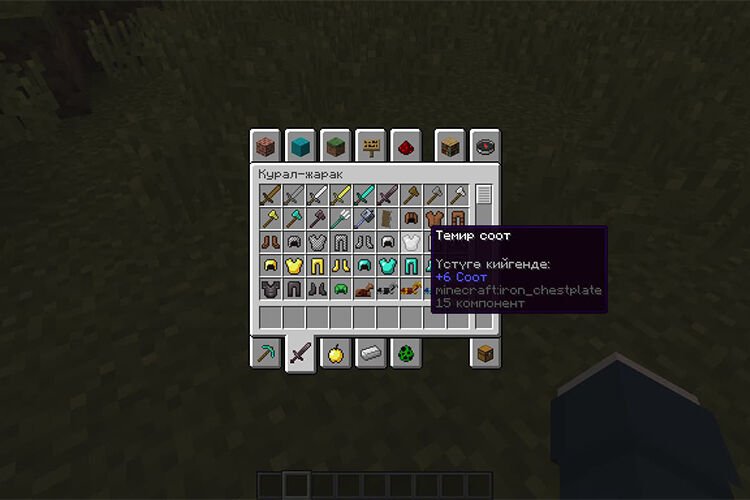750x500 pixels.
Task: Select the grass block Natural Blocks tab
Action: pyautogui.click(x=335, y=146)
